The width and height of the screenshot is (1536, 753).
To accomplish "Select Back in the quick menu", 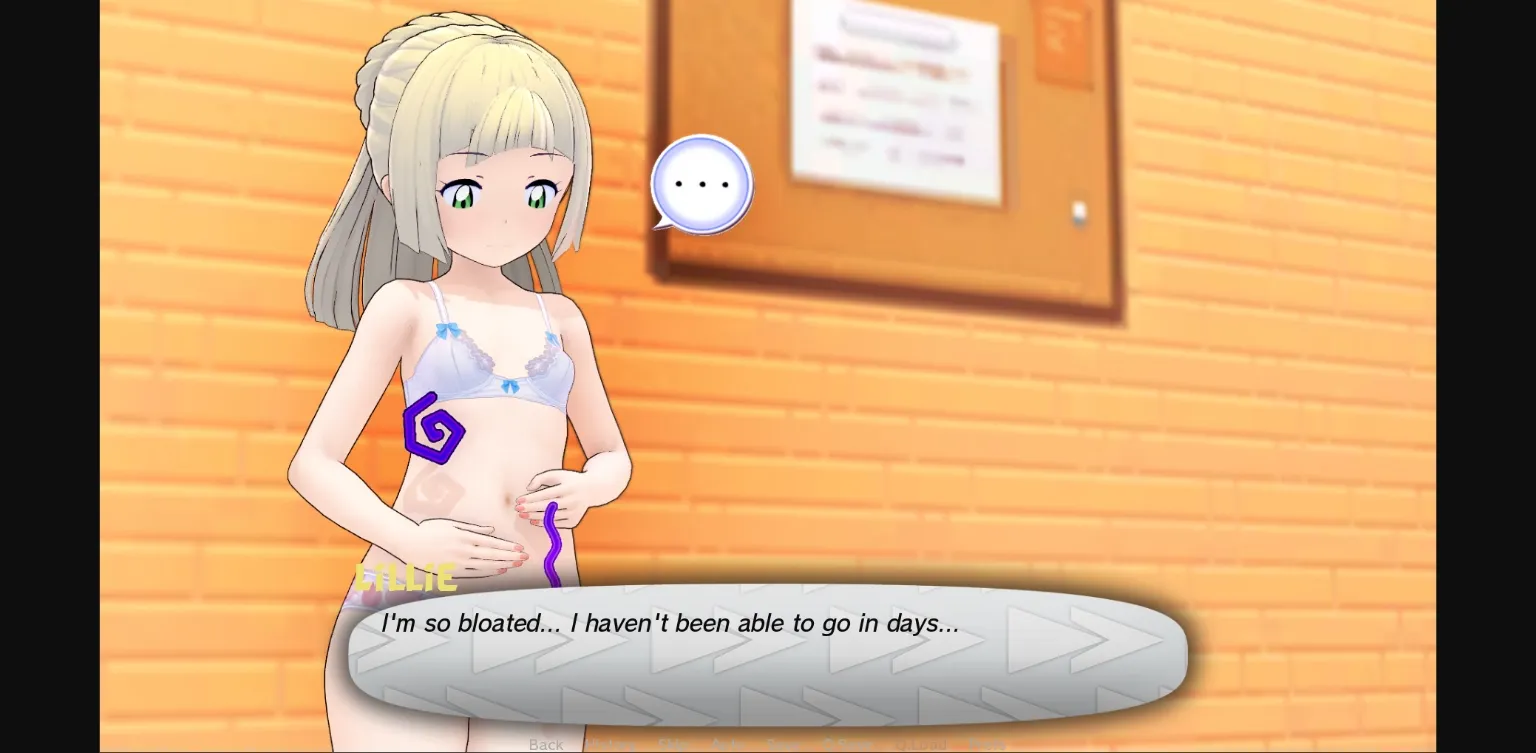I will click(545, 744).
